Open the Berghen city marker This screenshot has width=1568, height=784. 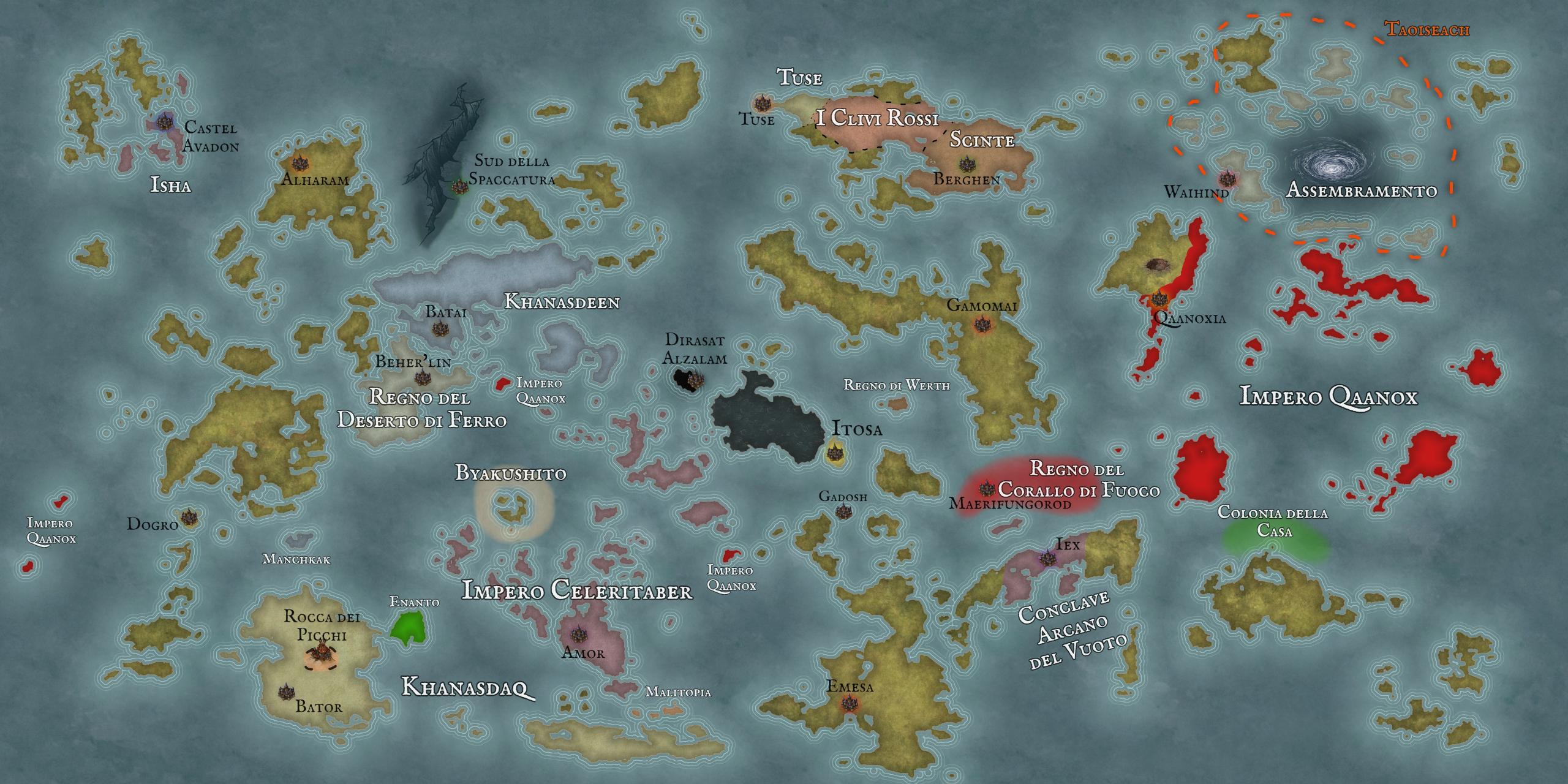click(x=967, y=164)
